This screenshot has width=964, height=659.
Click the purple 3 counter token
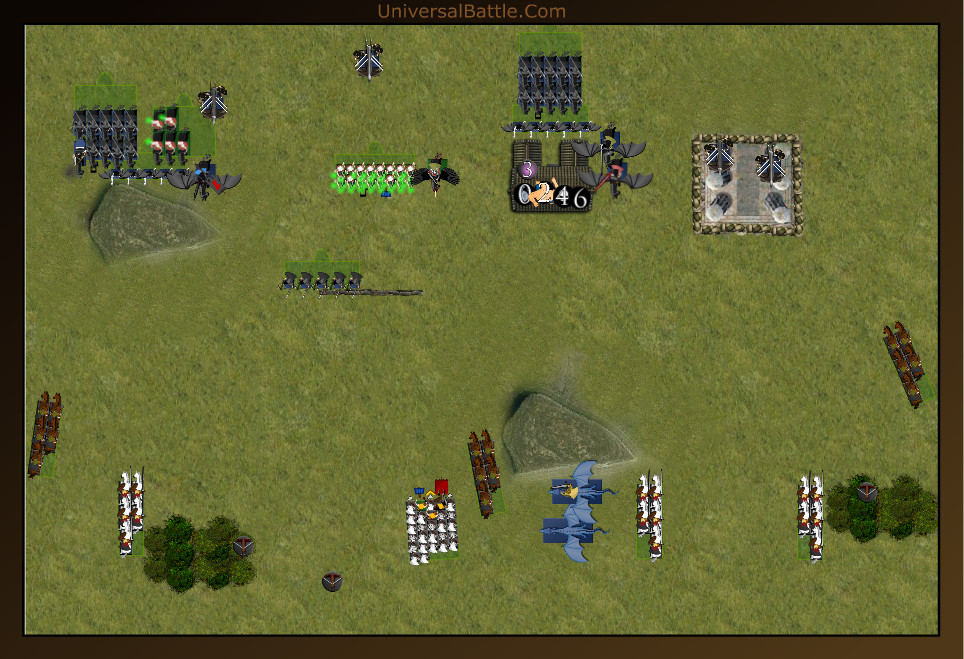click(527, 169)
